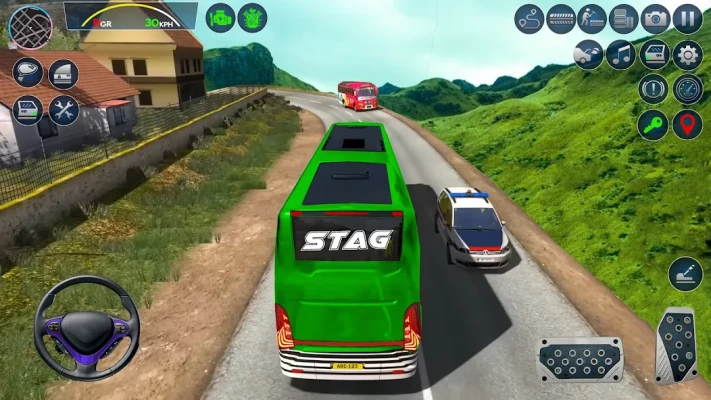The image size is (711, 400).
Task: Tap the road worker icon
Action: coord(592,19)
